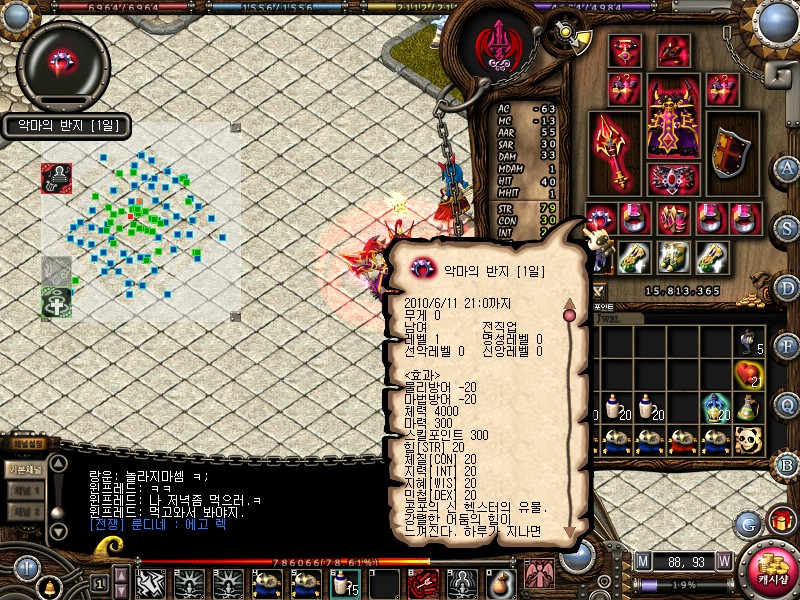Click the round A side button
This screenshot has height=600, width=800.
pos(787,168)
